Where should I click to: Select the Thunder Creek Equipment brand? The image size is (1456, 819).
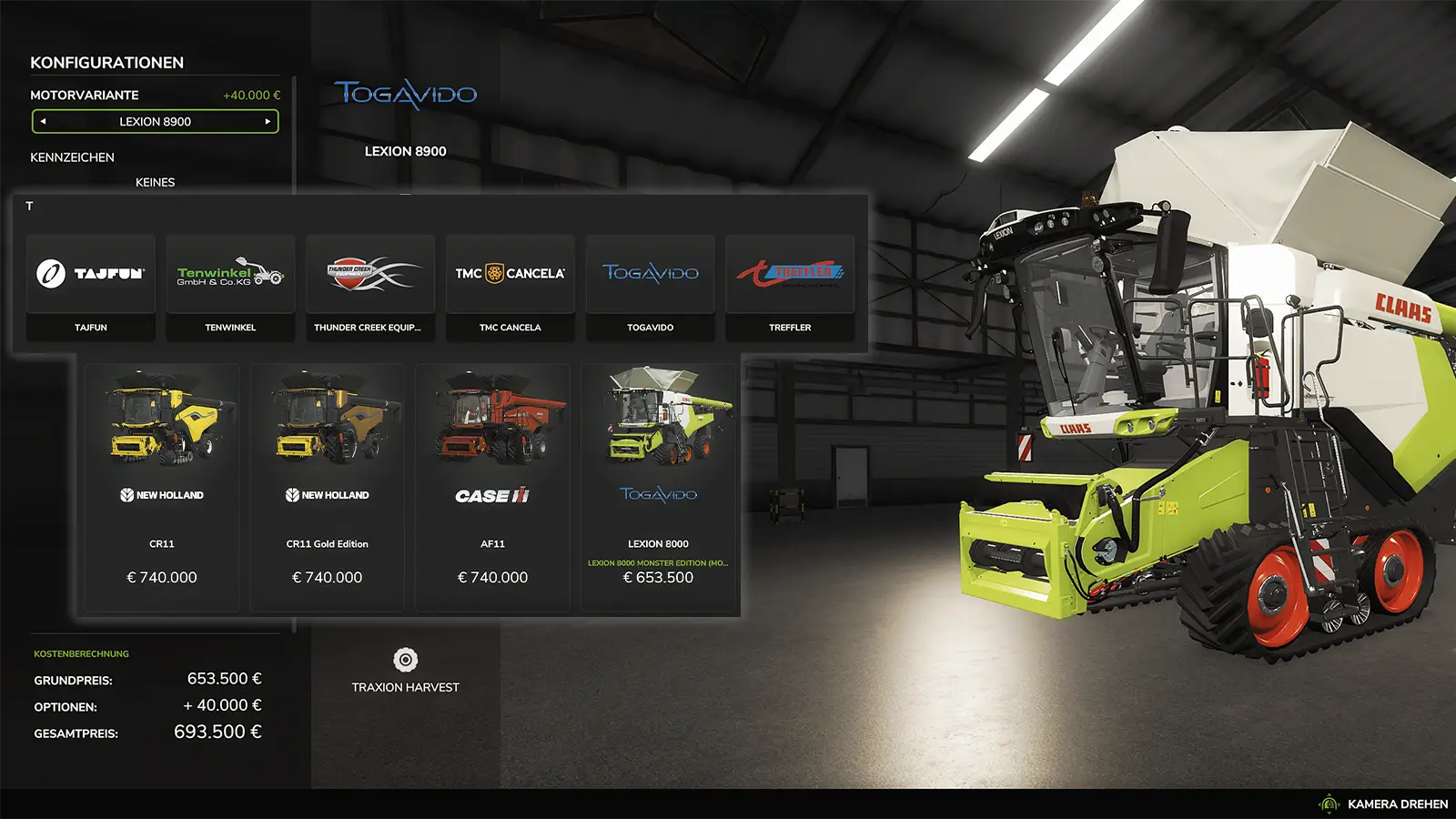(370, 287)
